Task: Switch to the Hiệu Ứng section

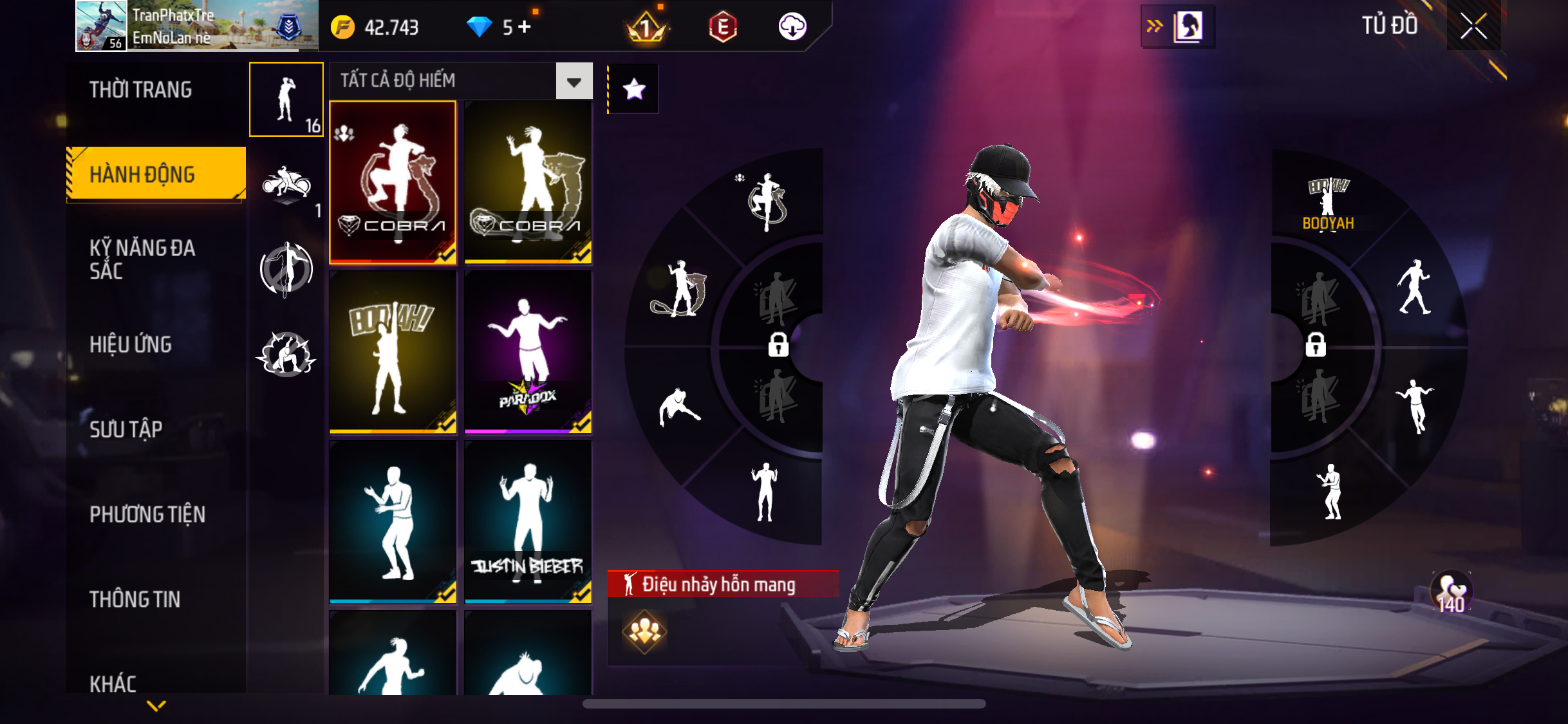Action: click(131, 345)
